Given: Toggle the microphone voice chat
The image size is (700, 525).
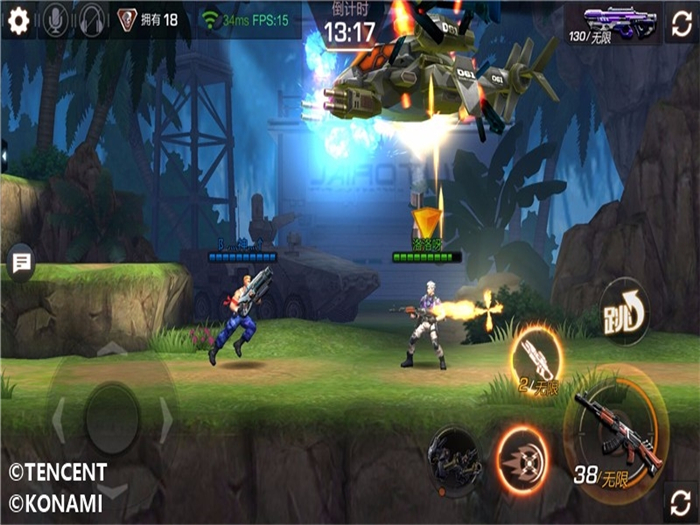Looking at the screenshot, I should 55,21.
